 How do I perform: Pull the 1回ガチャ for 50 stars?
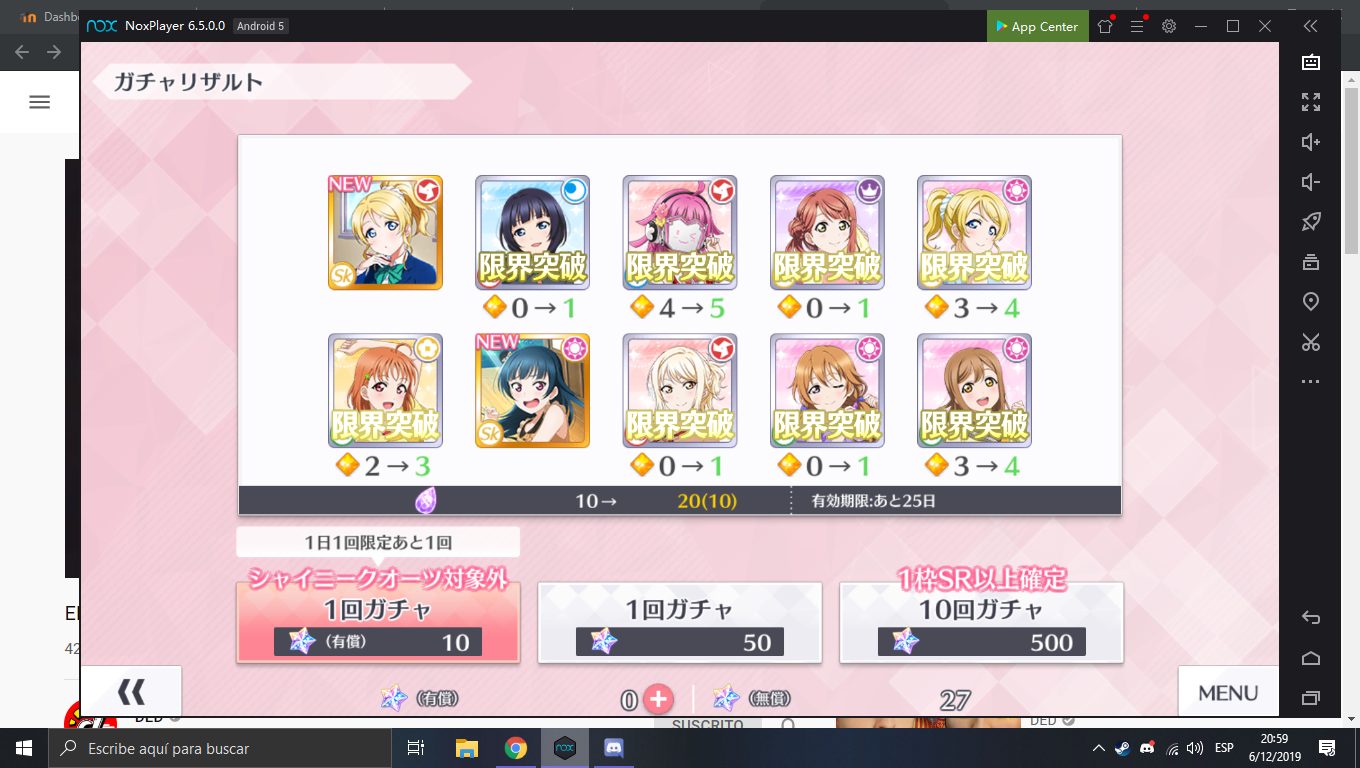coord(680,622)
